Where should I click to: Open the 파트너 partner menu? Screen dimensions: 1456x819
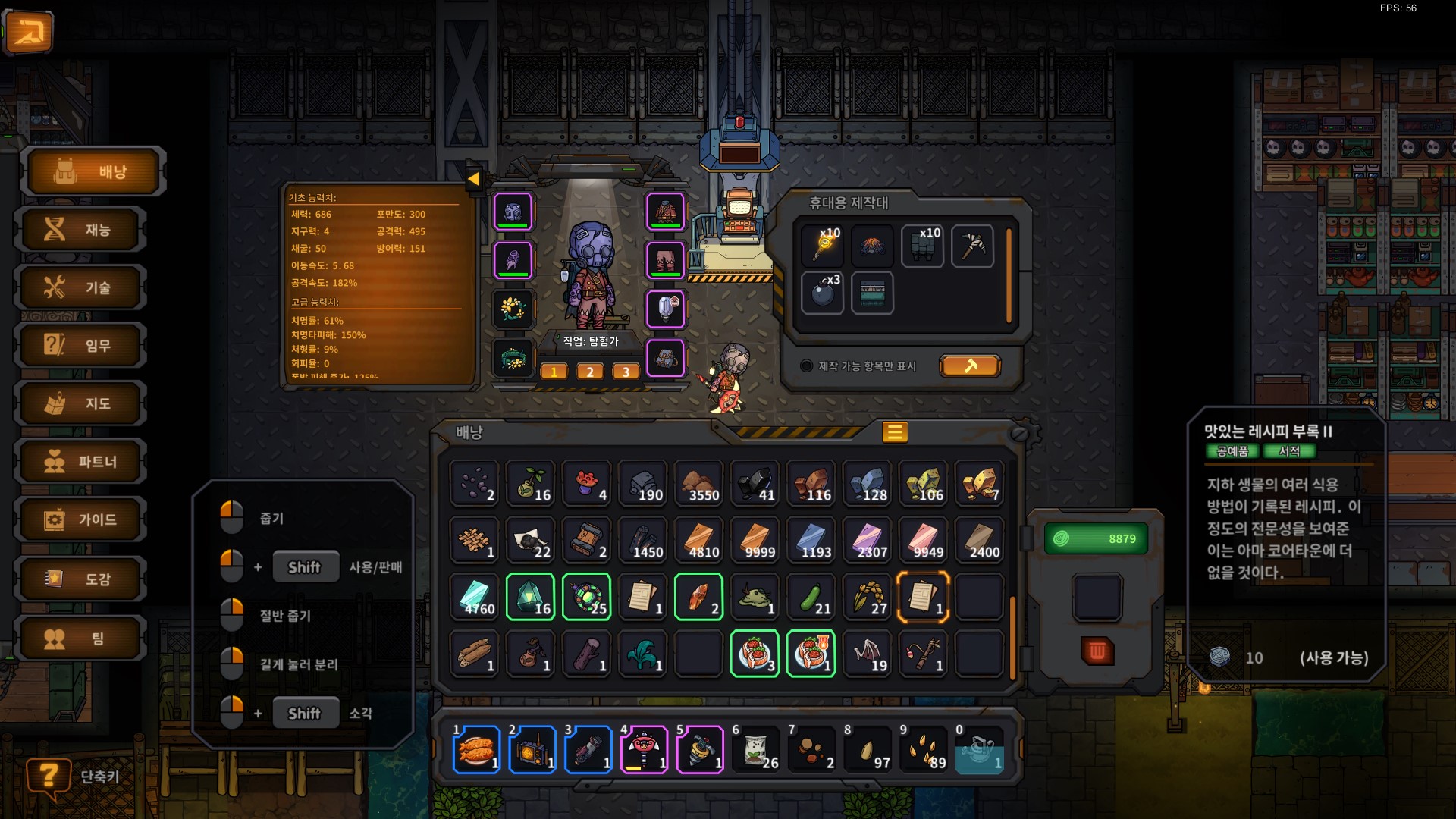82,462
